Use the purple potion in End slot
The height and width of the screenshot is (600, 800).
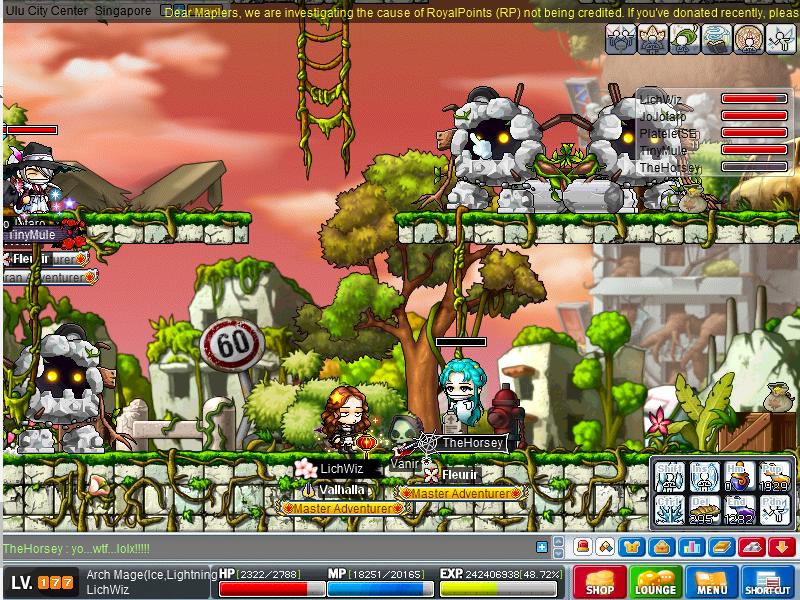(738, 510)
